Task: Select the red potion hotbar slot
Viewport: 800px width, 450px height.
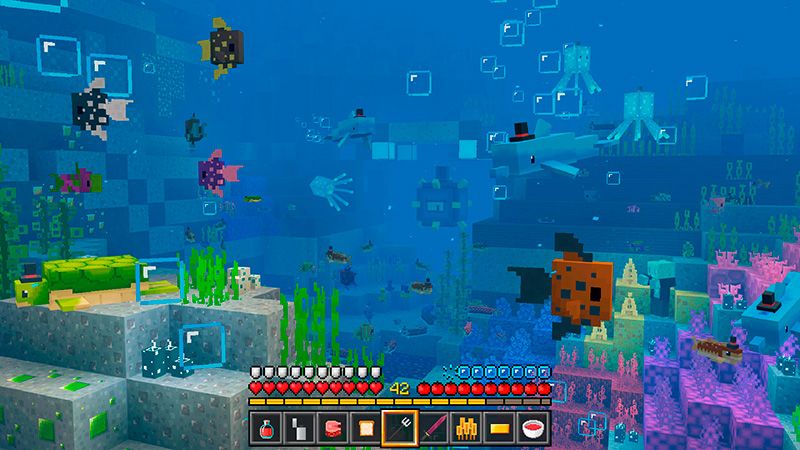Action: pos(267,428)
